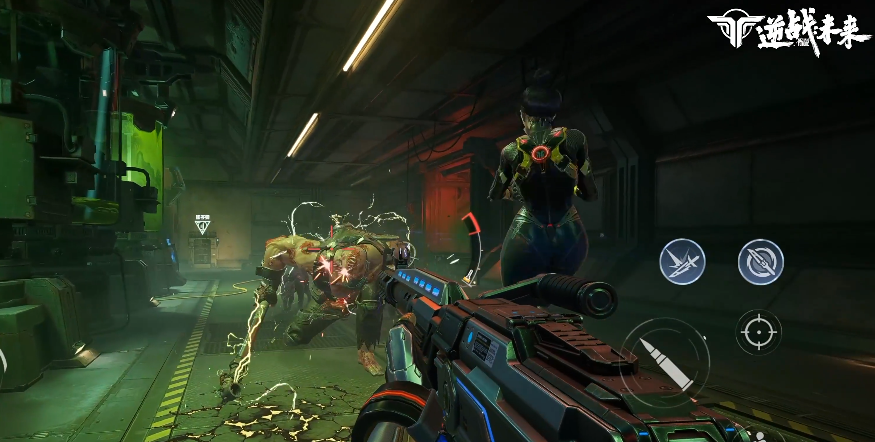Use the circular blade skill icon
This screenshot has width=875, height=442.
click(x=760, y=261)
